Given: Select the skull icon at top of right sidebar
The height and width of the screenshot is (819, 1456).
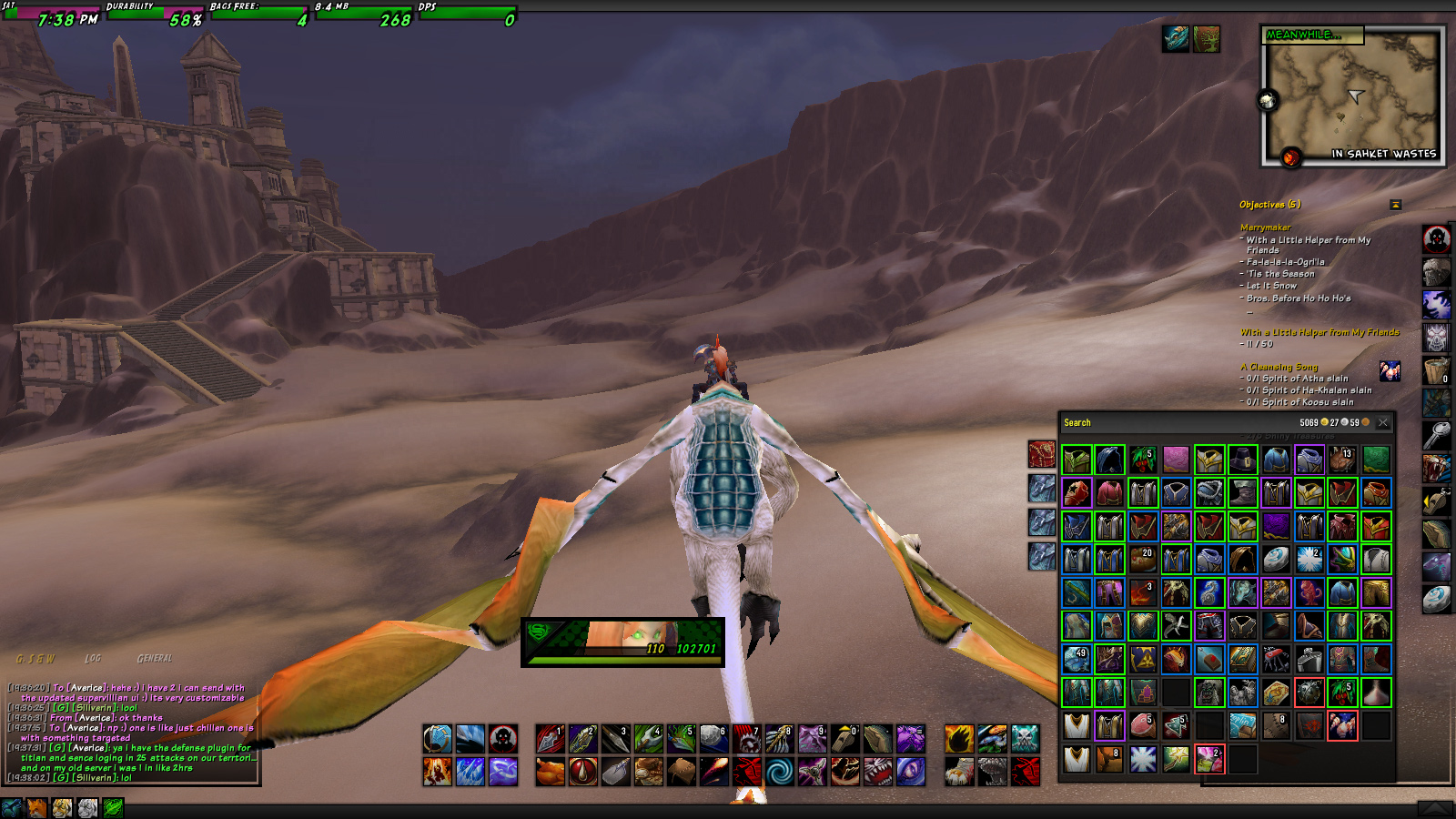Looking at the screenshot, I should point(1435,238).
